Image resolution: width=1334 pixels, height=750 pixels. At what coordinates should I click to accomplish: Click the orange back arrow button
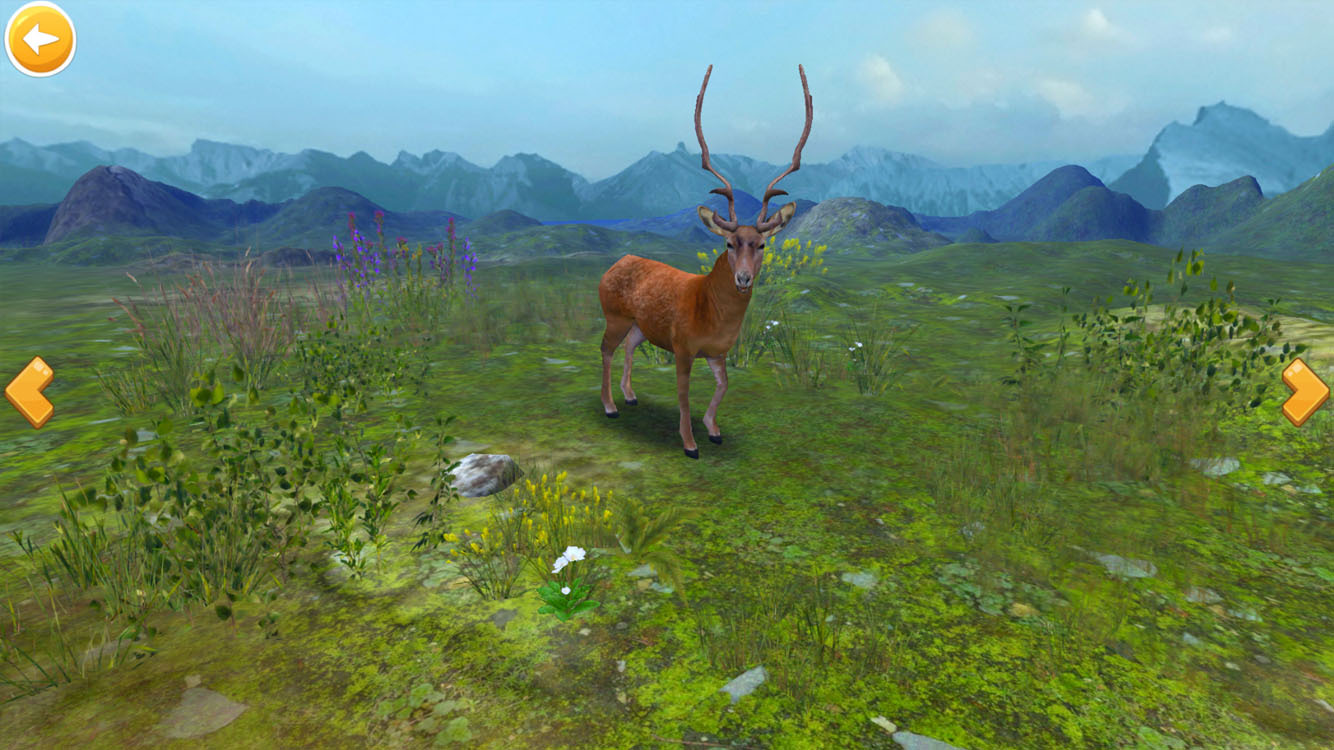point(40,39)
